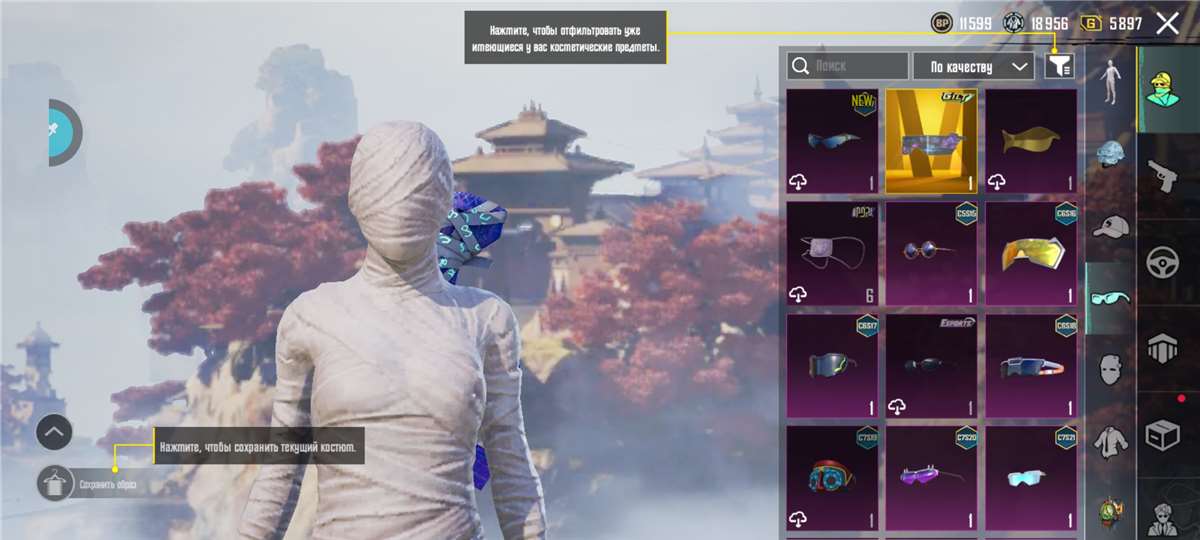The height and width of the screenshot is (540, 1200).
Task: Open the jacket clothing category
Action: point(1110,441)
